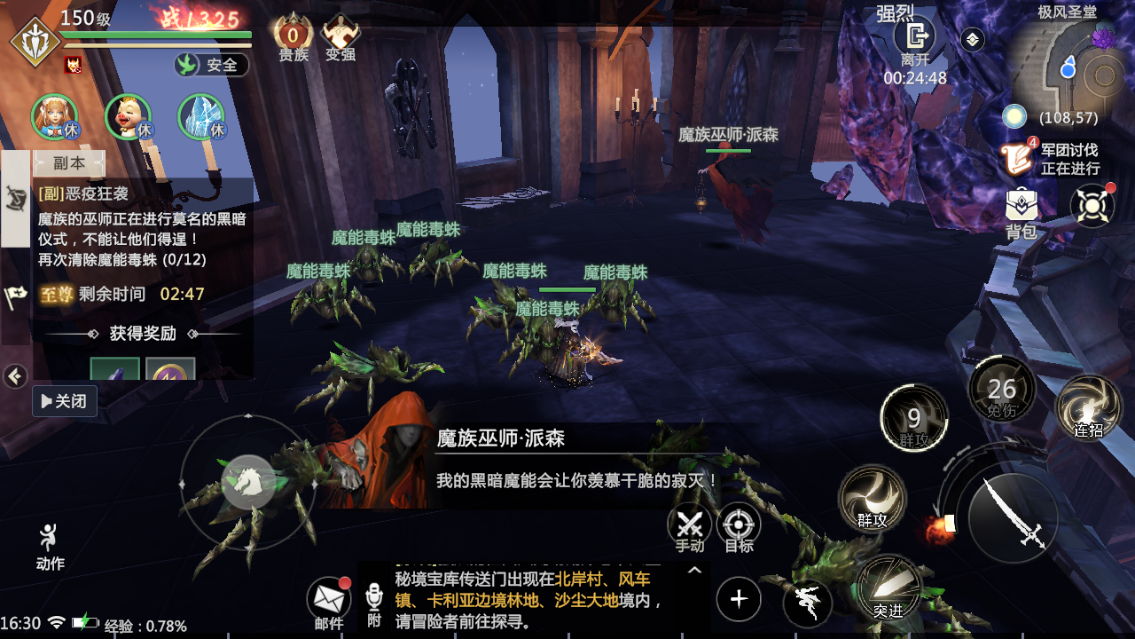Use the 免伤 damage immunity skill
The image size is (1135, 639).
1001,388
